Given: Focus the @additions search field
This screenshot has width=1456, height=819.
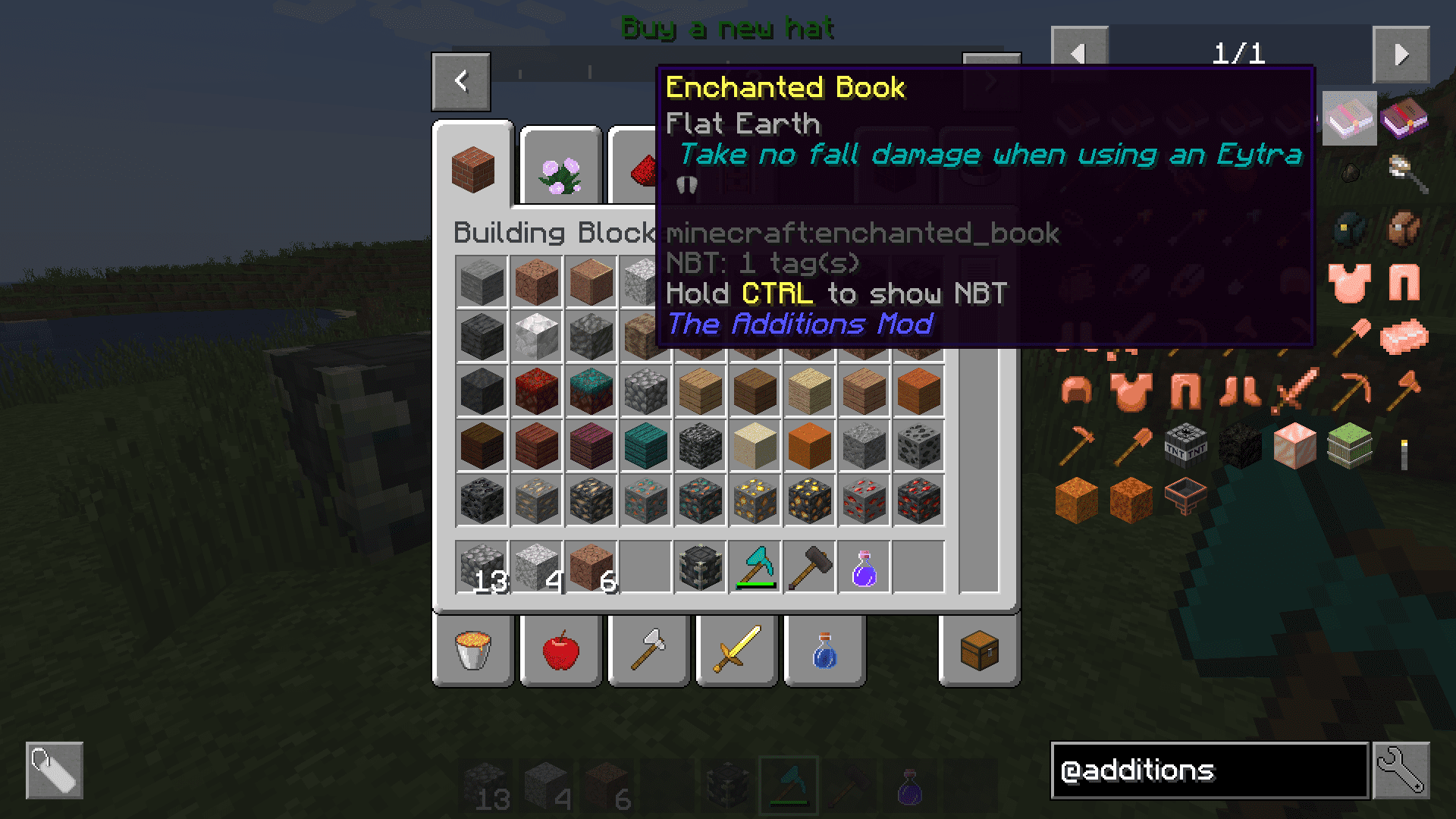Looking at the screenshot, I should point(1209,770).
